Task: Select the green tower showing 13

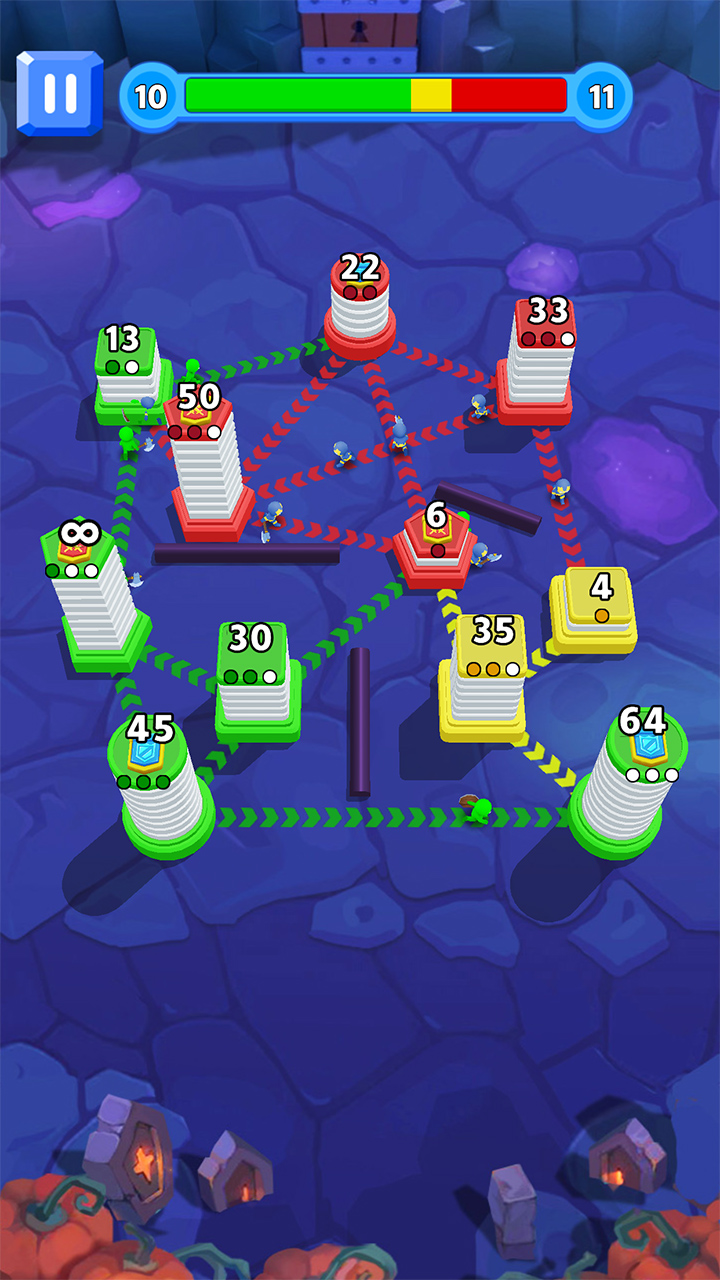Action: 128,377
